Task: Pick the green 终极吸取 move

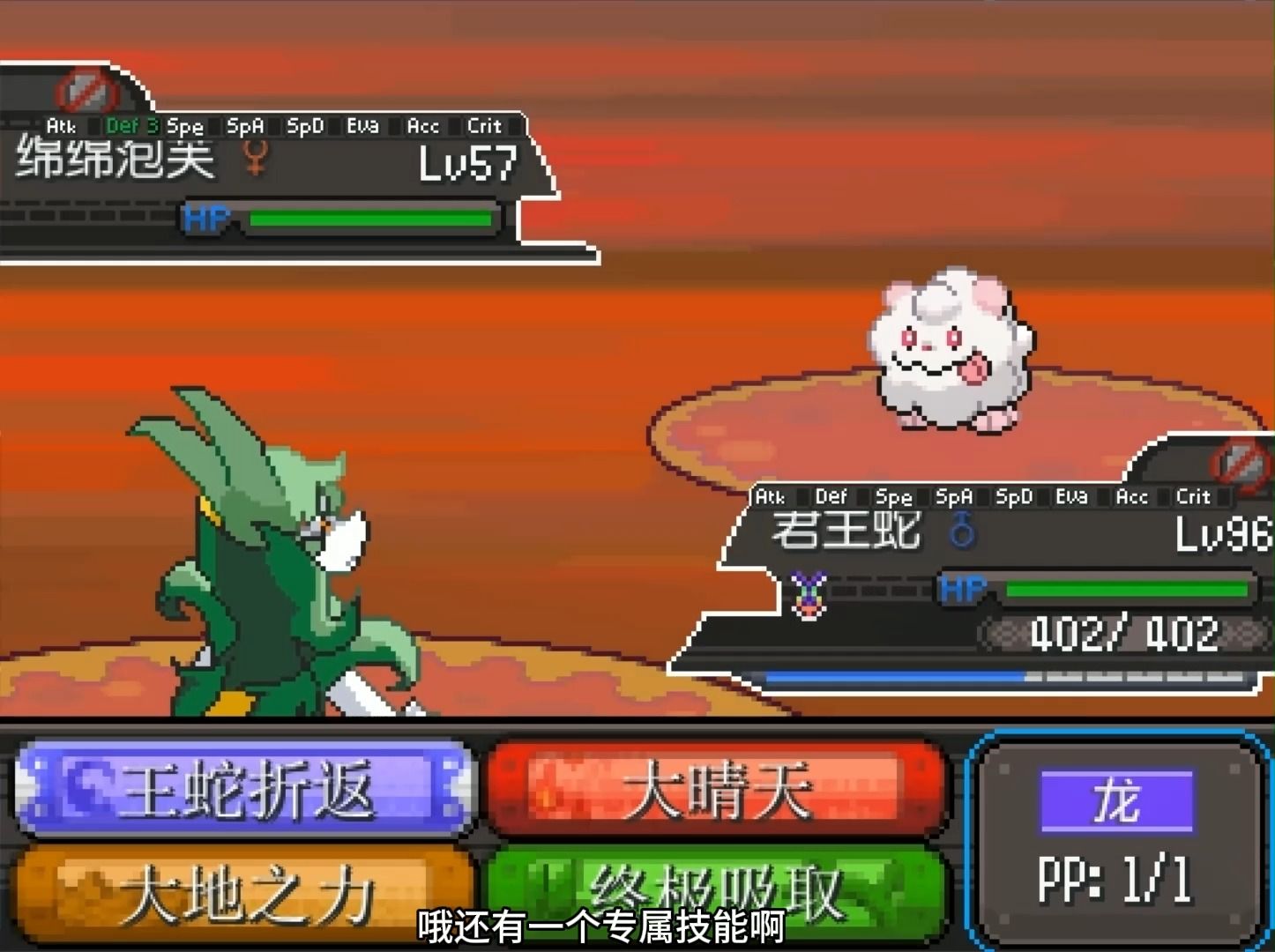Action: (x=716, y=890)
